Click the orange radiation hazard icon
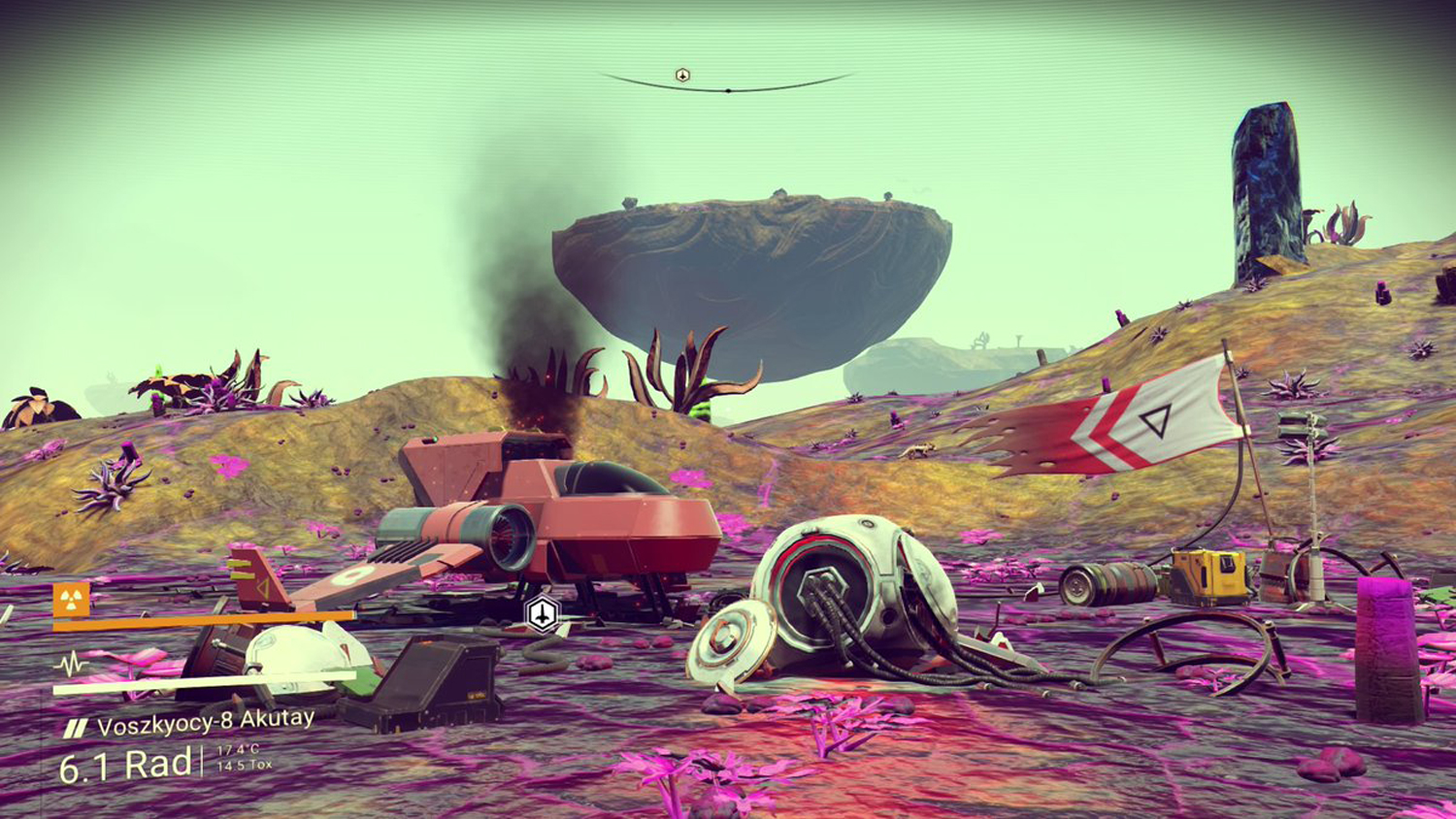This screenshot has width=1456, height=819. click(72, 599)
